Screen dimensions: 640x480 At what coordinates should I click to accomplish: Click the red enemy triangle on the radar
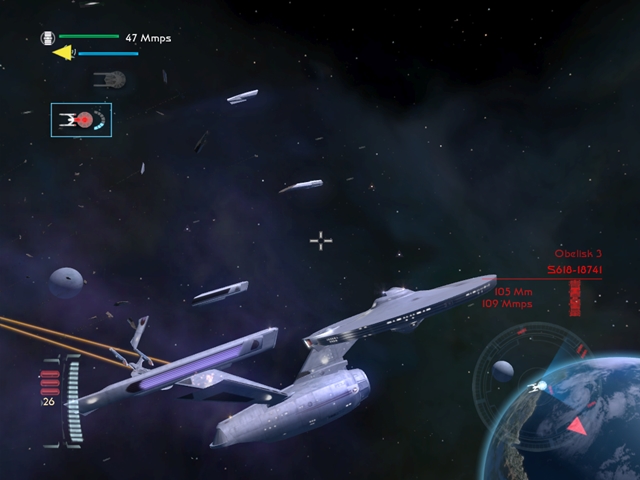point(578,426)
